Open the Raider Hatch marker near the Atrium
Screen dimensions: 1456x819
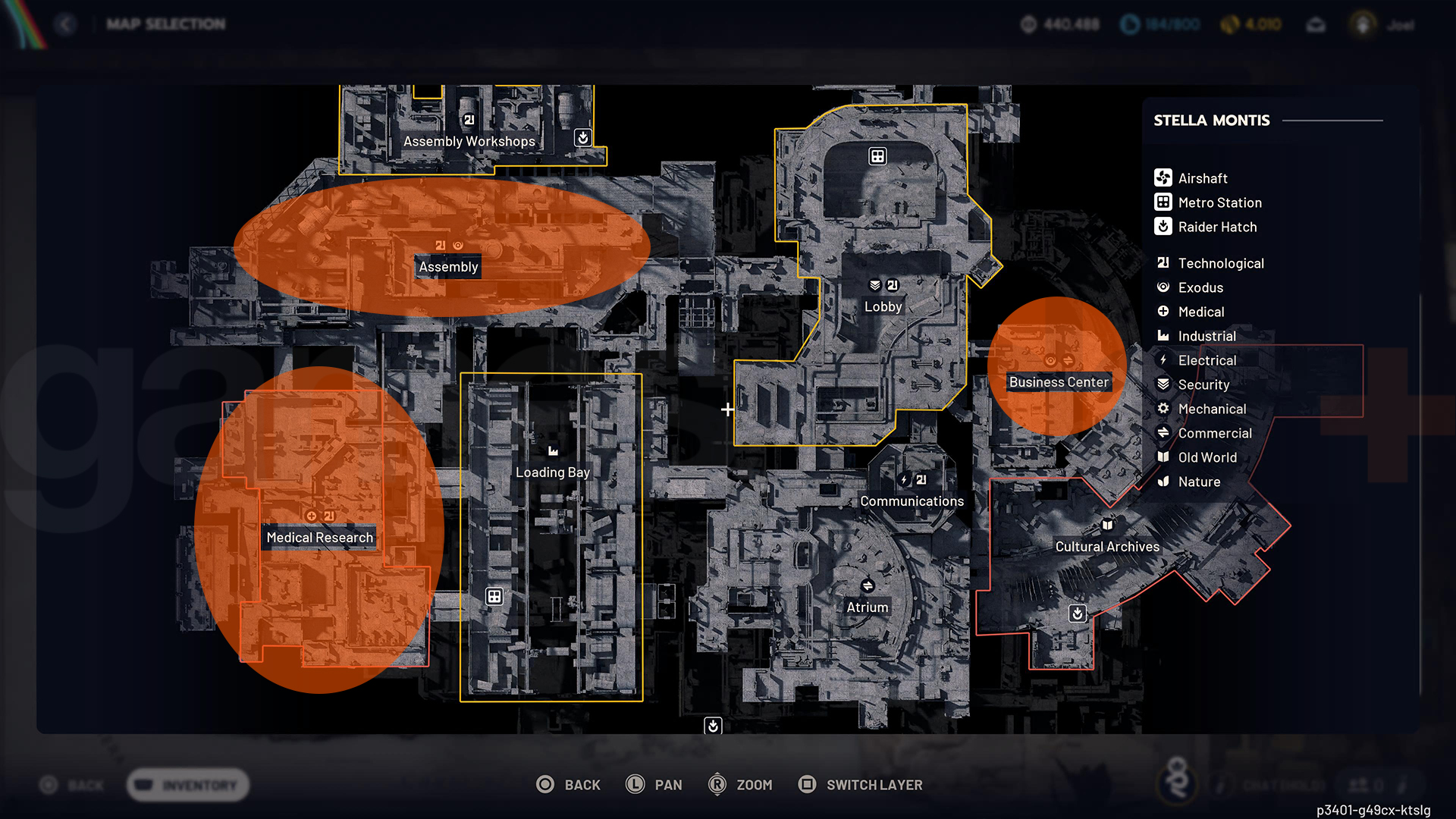tap(714, 726)
